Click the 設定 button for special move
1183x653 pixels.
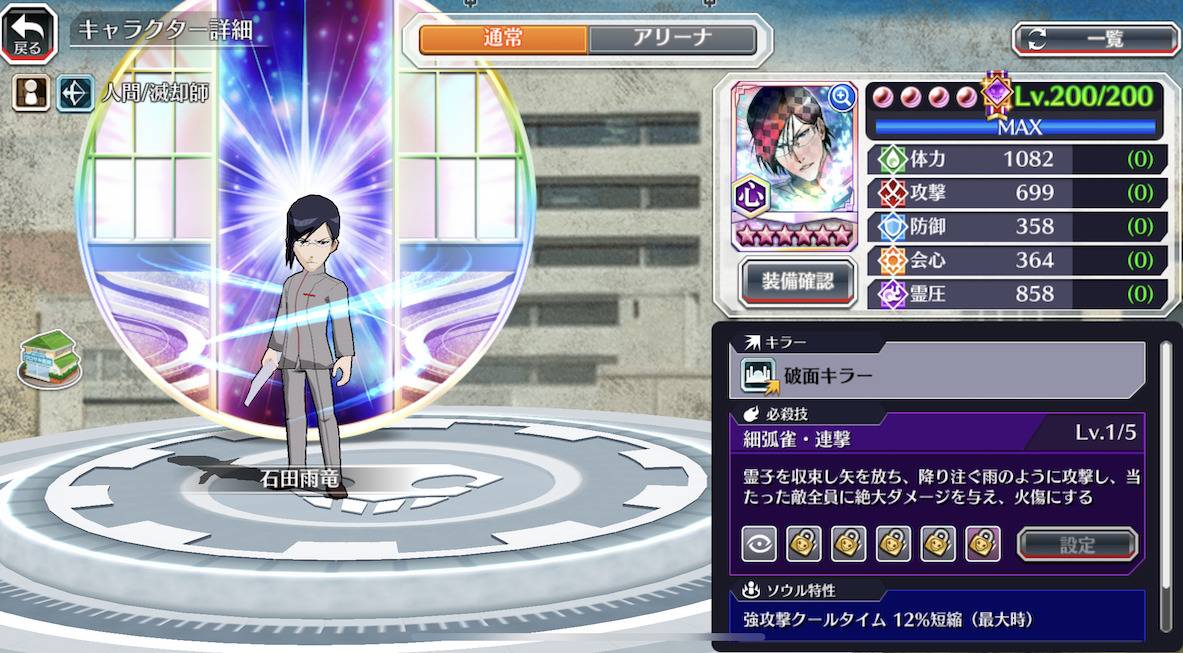[x=1077, y=545]
